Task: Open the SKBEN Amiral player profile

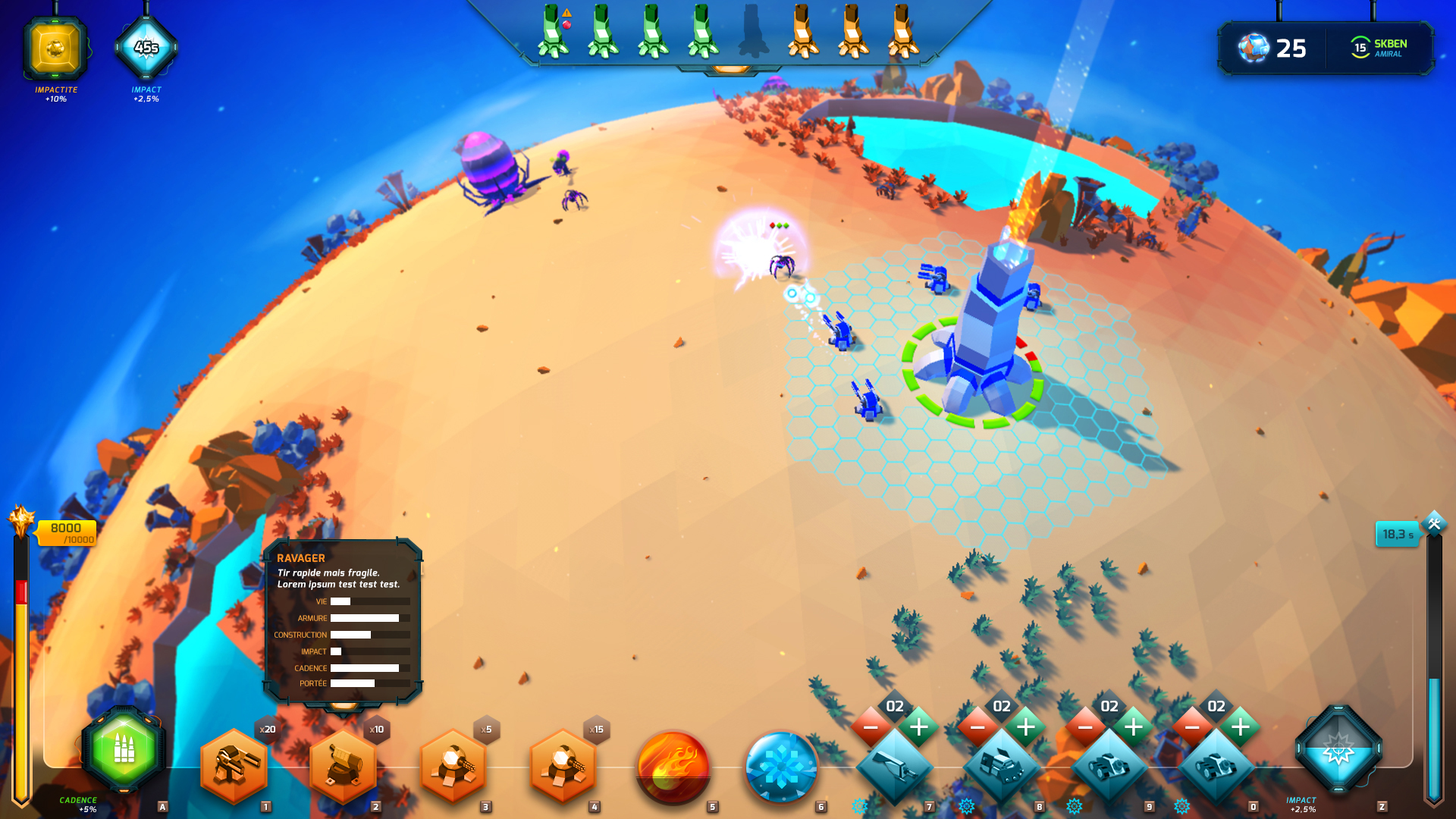Action: [1379, 48]
